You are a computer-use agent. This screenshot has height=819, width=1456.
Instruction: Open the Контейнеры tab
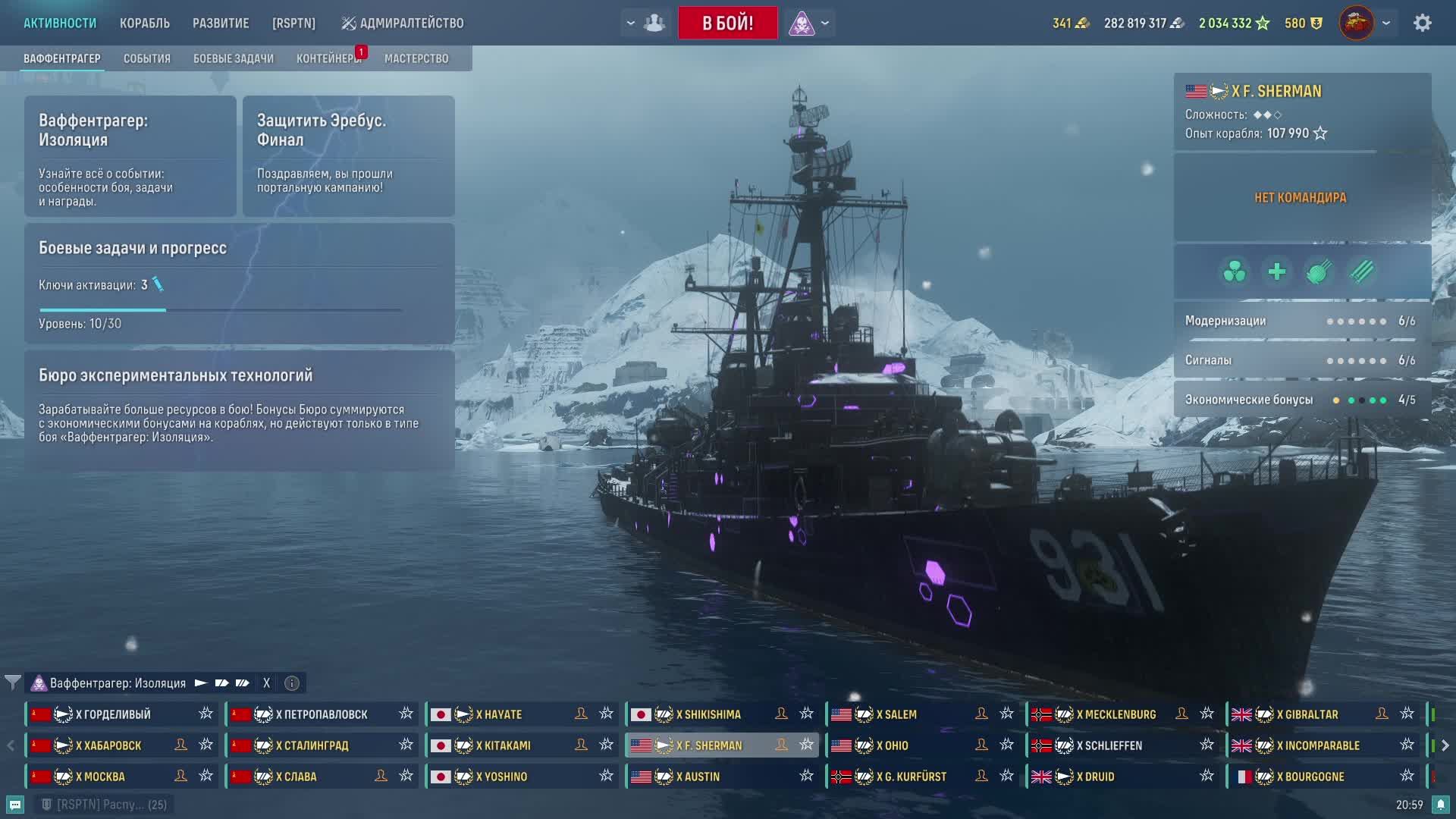coord(328,58)
